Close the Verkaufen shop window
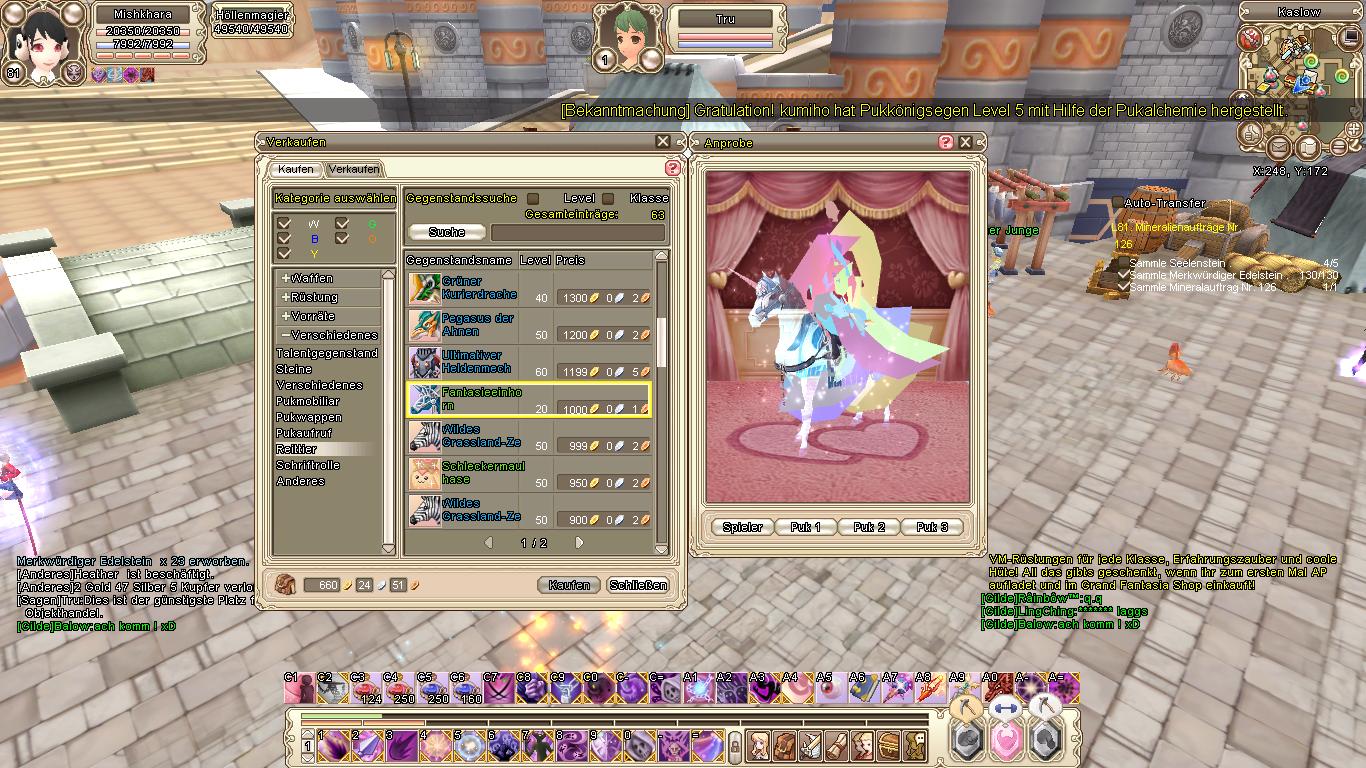This screenshot has width=1366, height=768. 663,142
